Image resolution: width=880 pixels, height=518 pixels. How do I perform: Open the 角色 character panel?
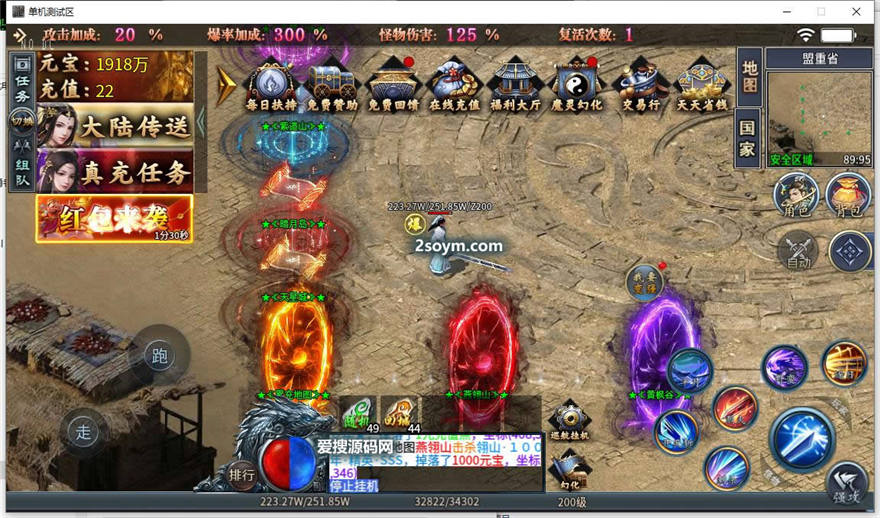click(794, 193)
